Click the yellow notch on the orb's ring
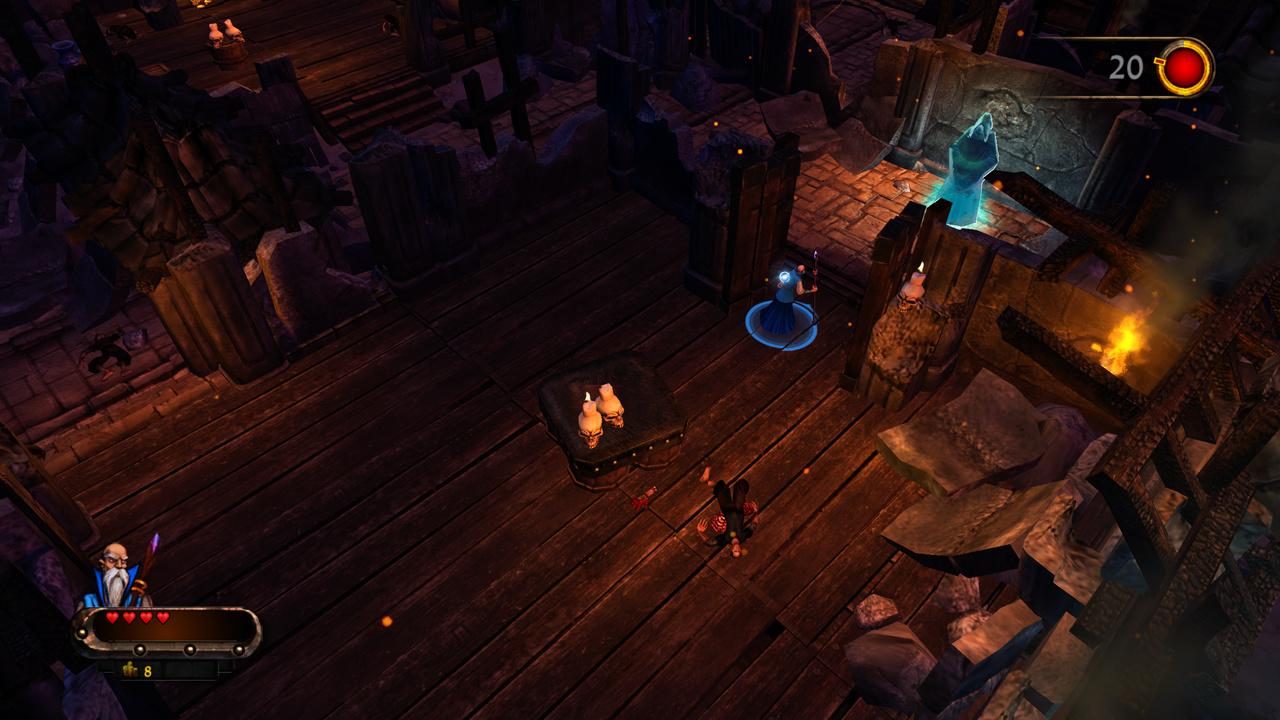 [x=1160, y=61]
